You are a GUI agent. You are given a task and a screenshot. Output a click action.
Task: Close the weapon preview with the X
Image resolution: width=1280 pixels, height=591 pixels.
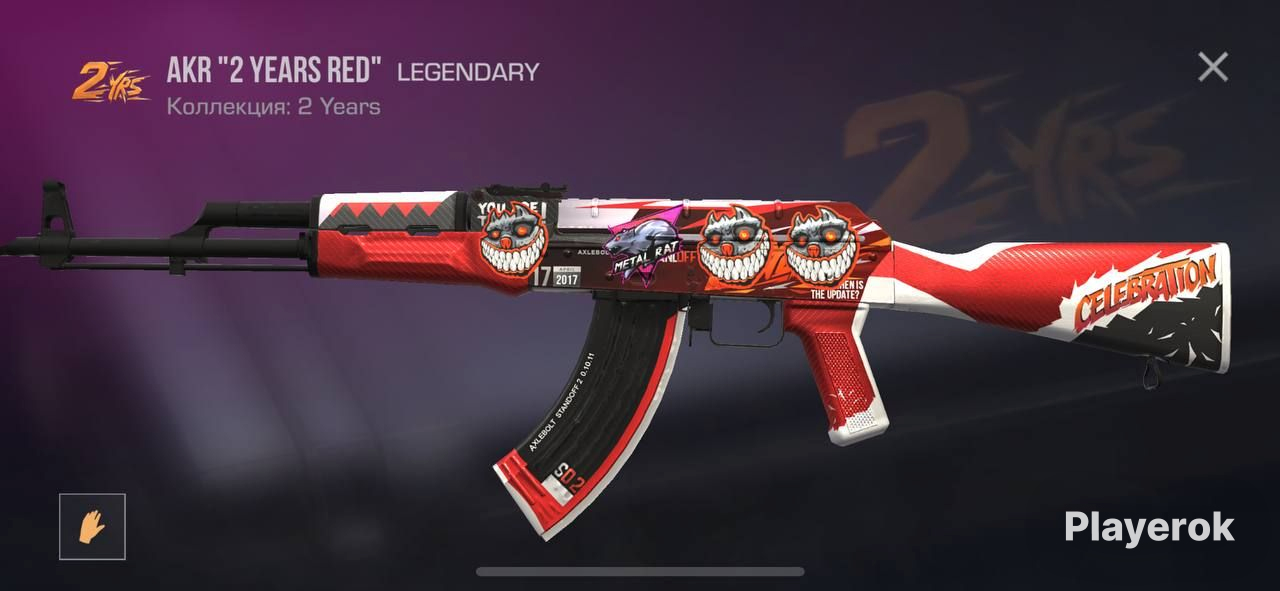point(1213,67)
